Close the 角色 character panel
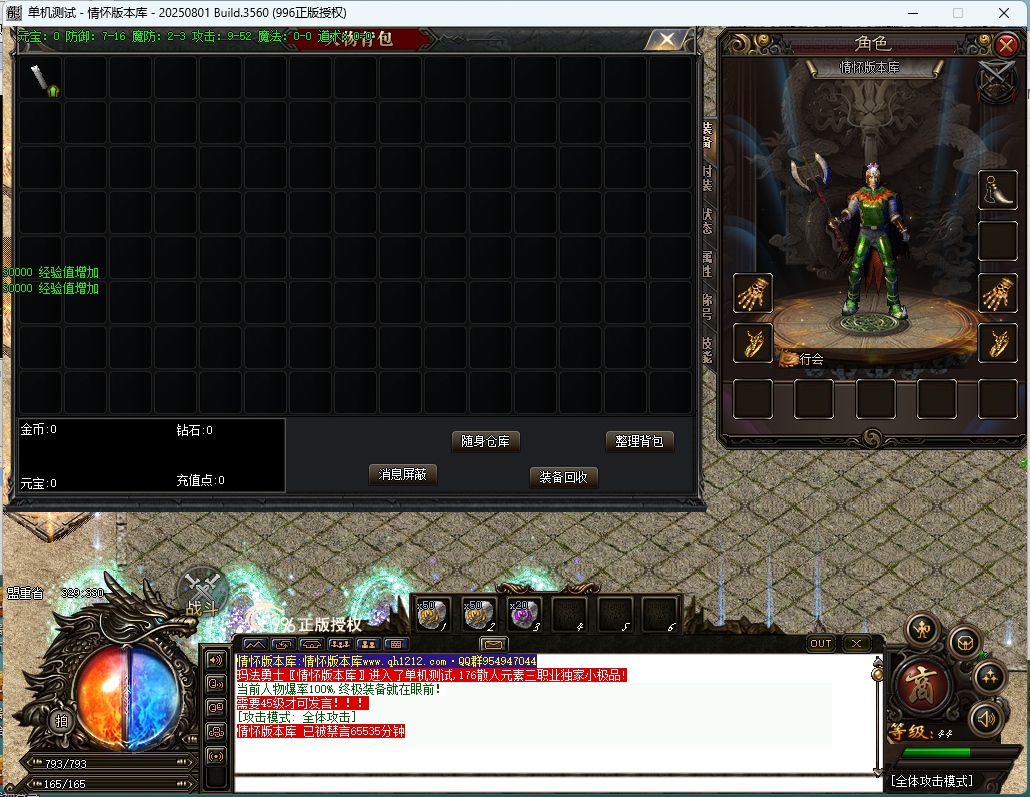Viewport: 1030px width, 797px height. pyautogui.click(x=1006, y=45)
